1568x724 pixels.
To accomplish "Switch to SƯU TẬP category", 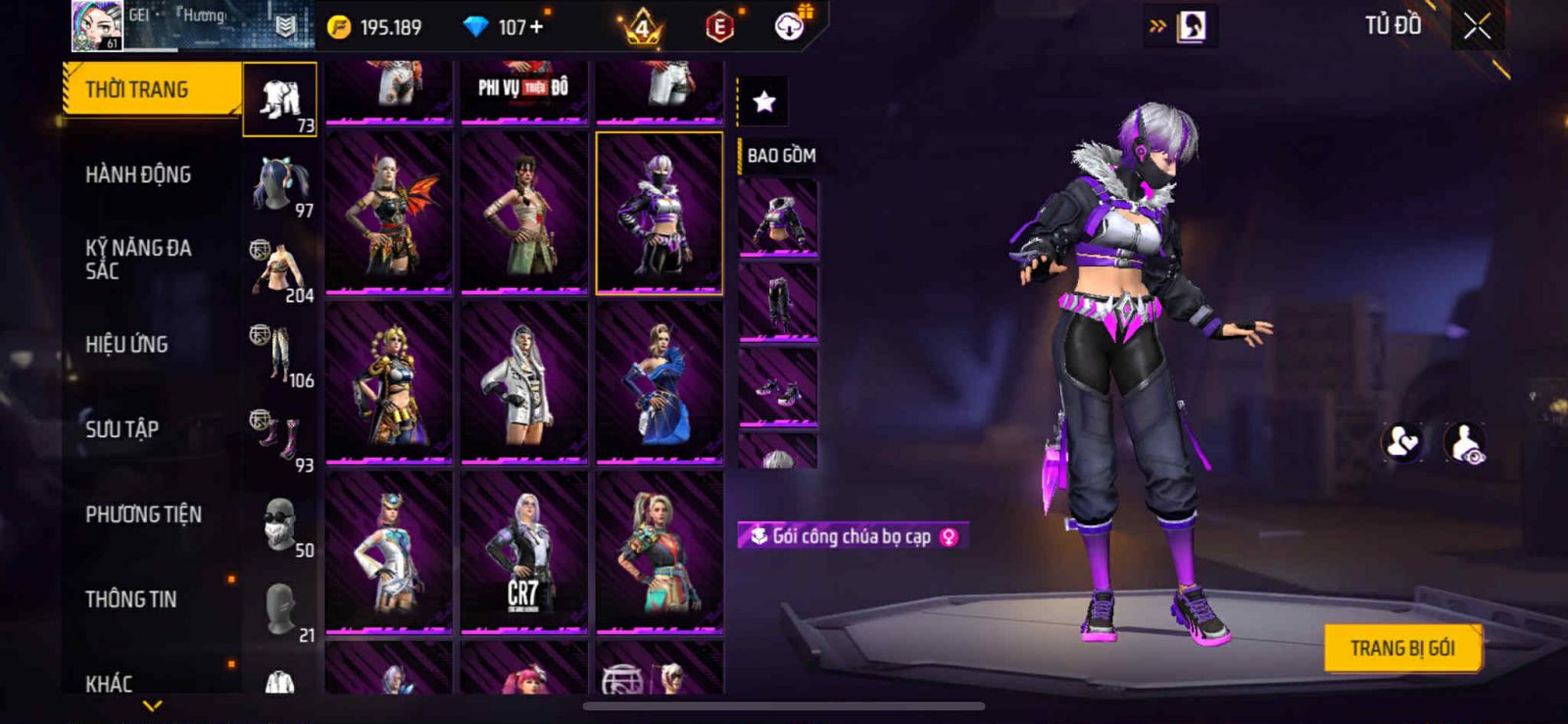I will click(x=122, y=429).
